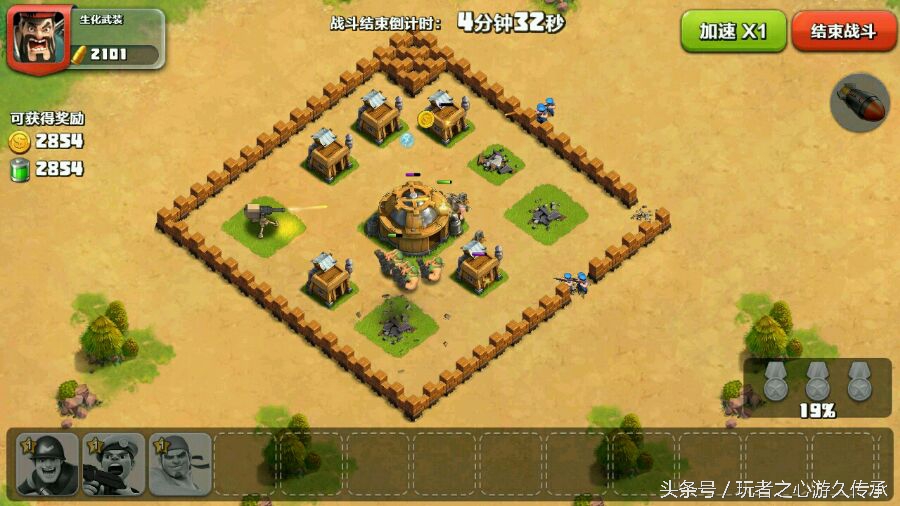
Task: Choose the gunner with cap troop card
Action: point(113,463)
